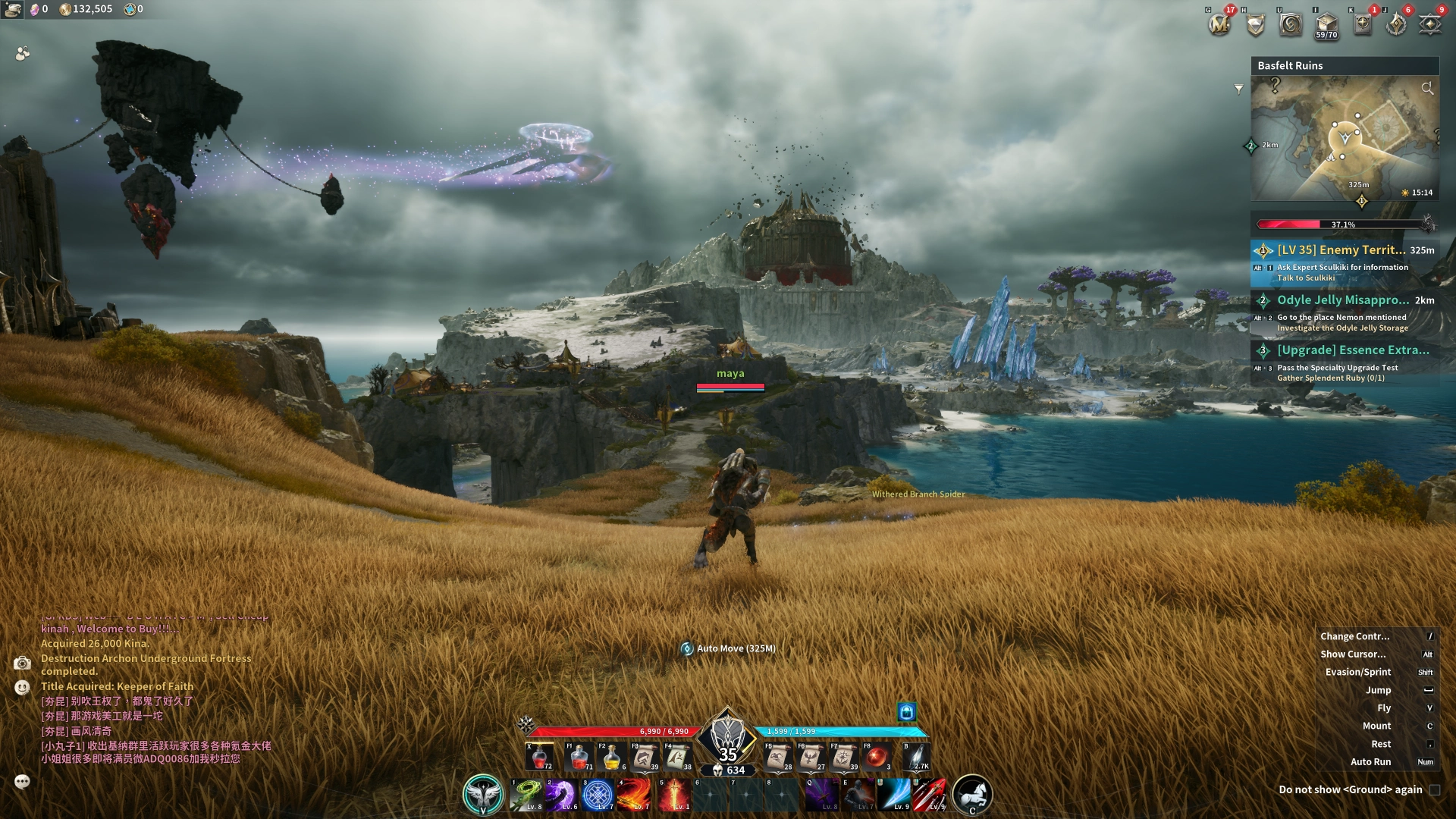Cast the blue rune circle skill
The image size is (1456, 819).
pyautogui.click(x=598, y=794)
